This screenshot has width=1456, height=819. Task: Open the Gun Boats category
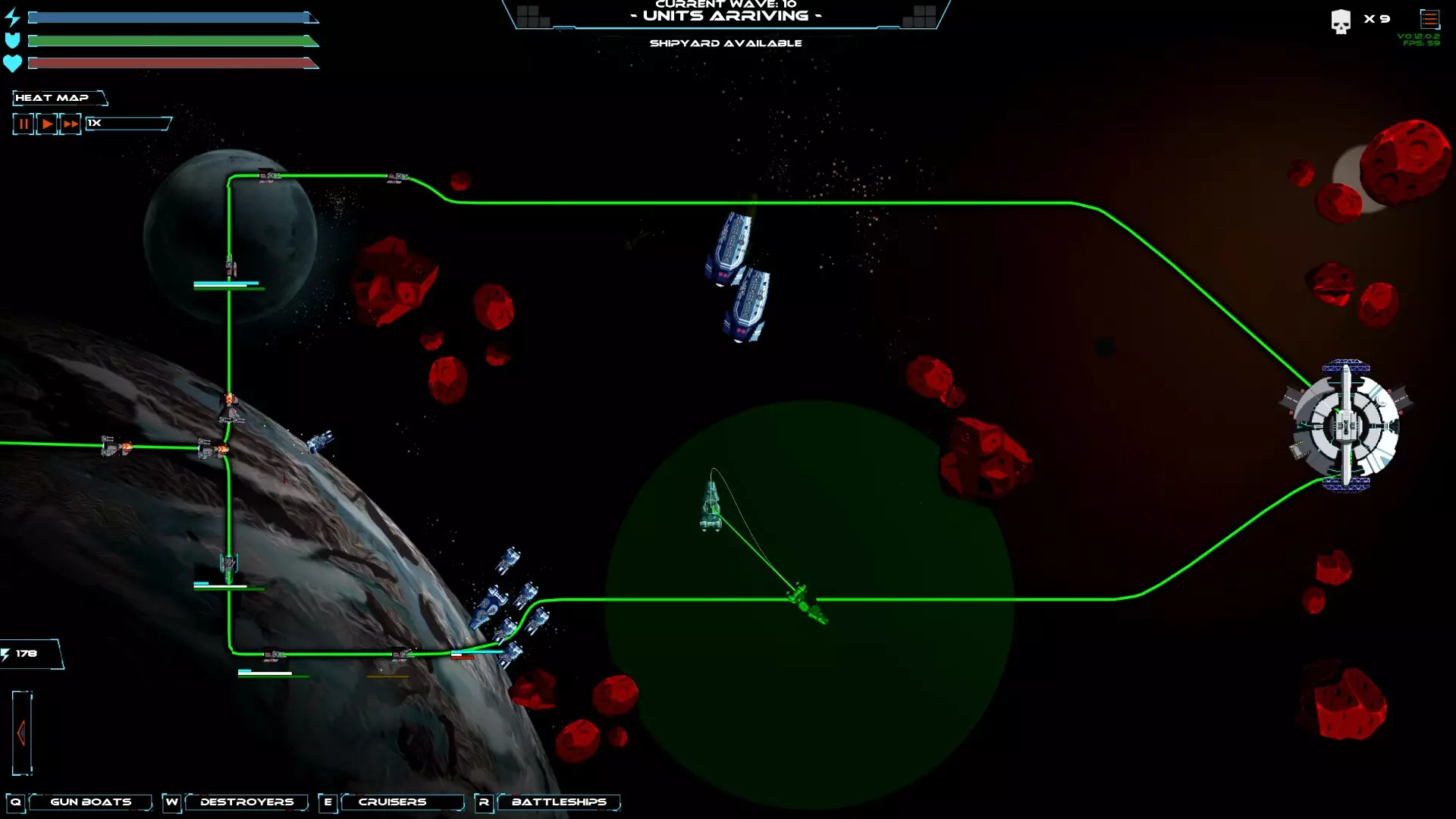point(91,802)
